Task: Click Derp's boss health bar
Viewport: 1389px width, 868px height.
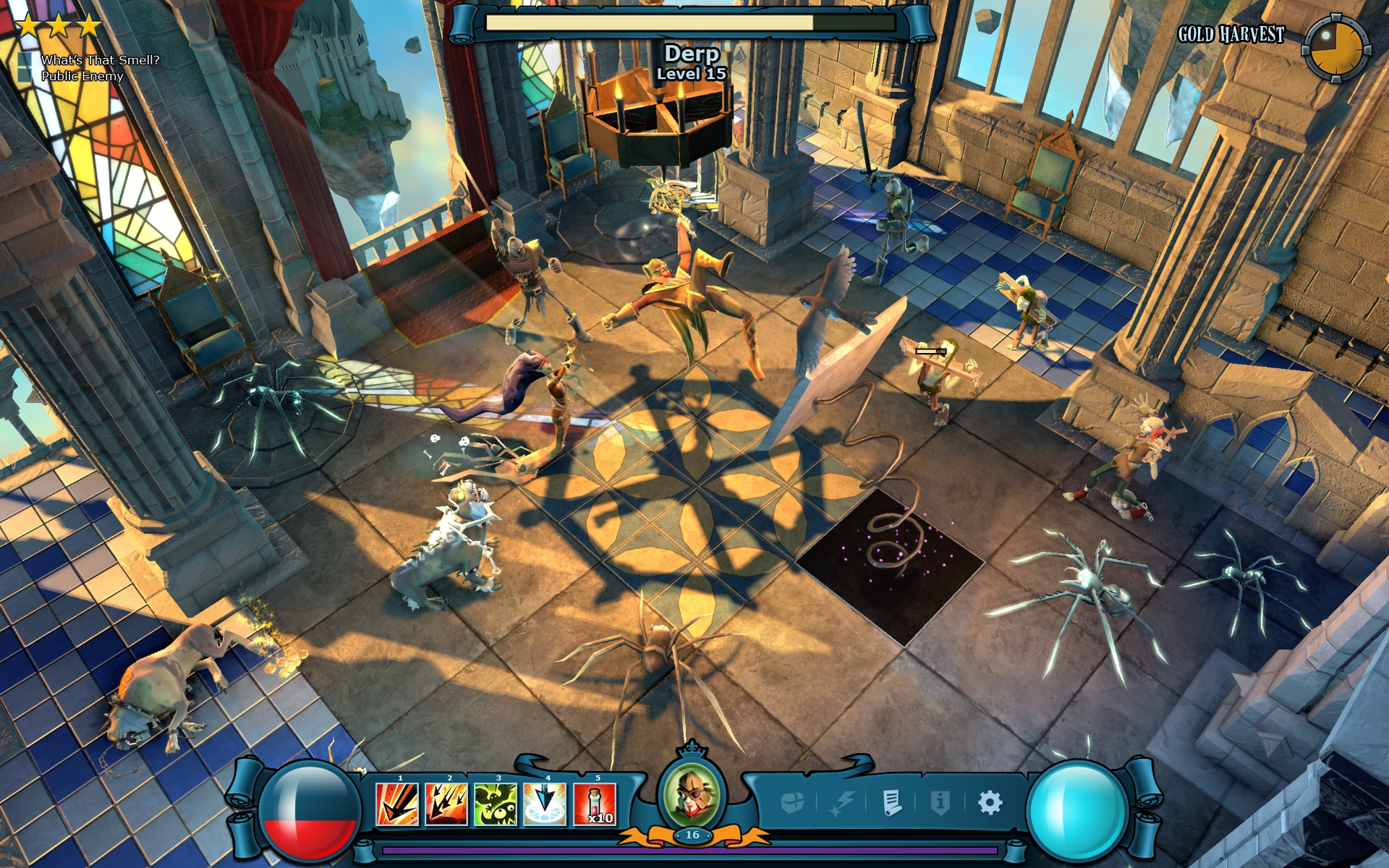Action: point(687,24)
